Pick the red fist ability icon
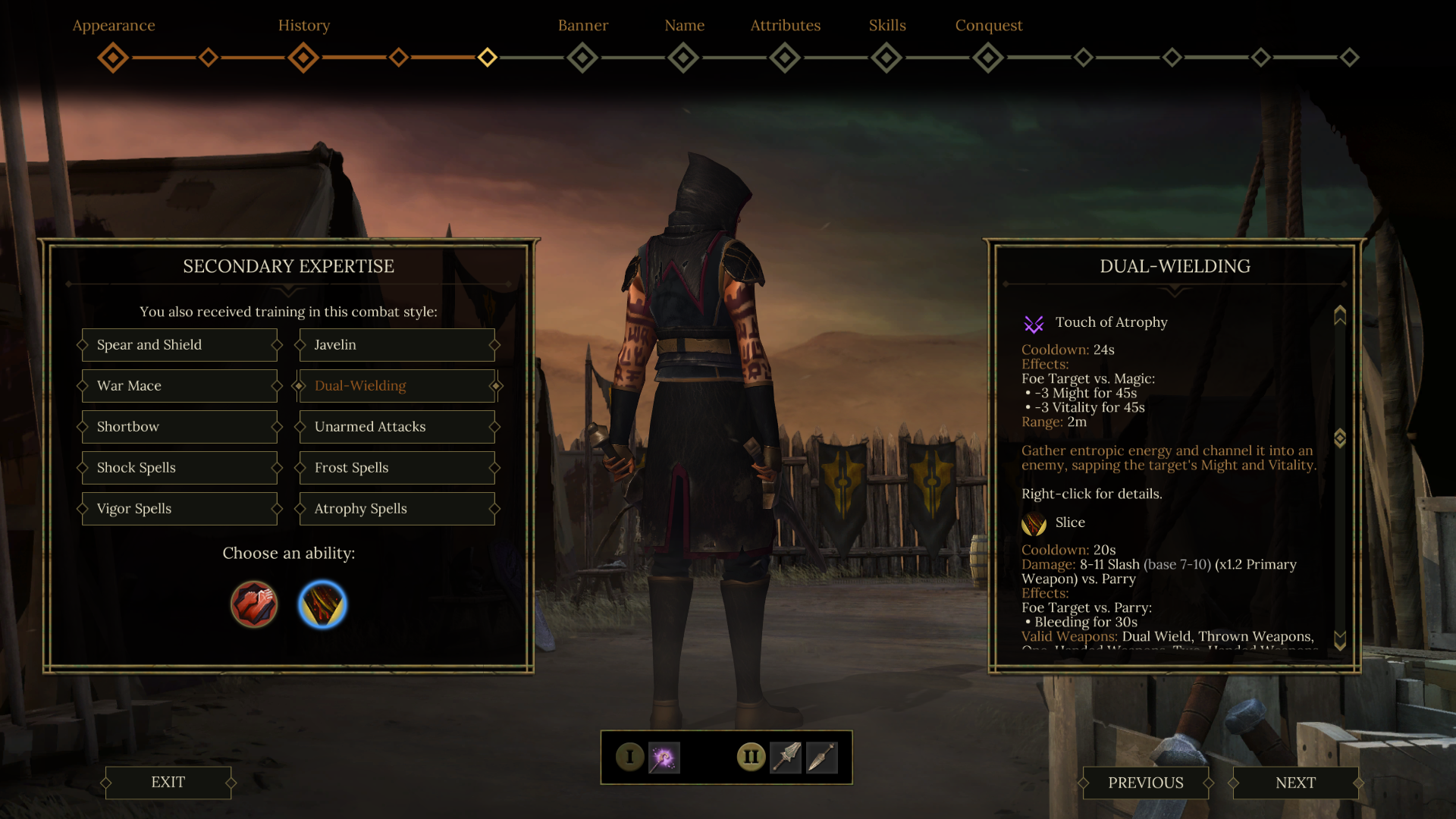Image resolution: width=1456 pixels, height=819 pixels. pyautogui.click(x=254, y=604)
